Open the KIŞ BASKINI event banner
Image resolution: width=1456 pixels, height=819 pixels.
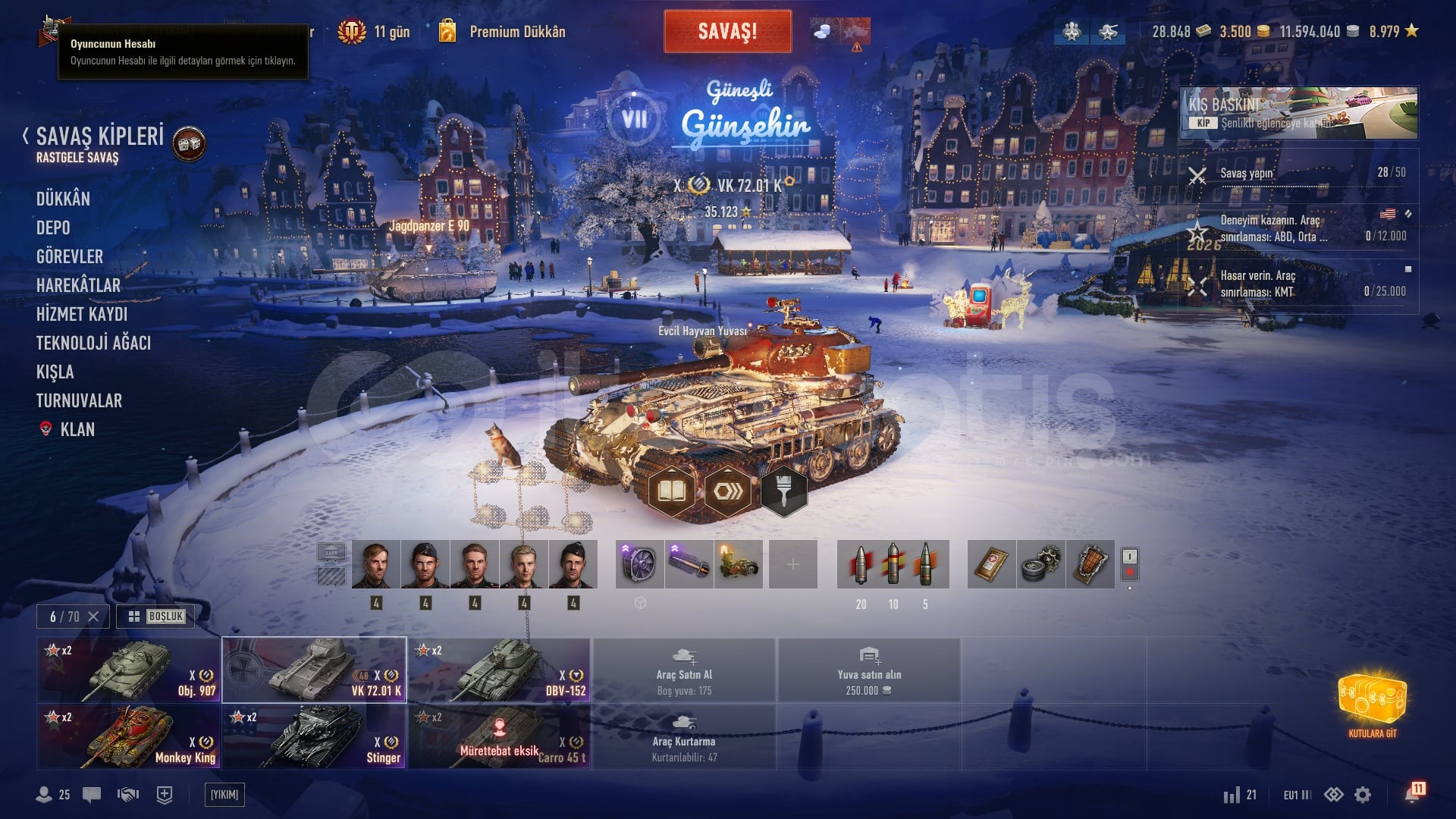pos(1298,112)
